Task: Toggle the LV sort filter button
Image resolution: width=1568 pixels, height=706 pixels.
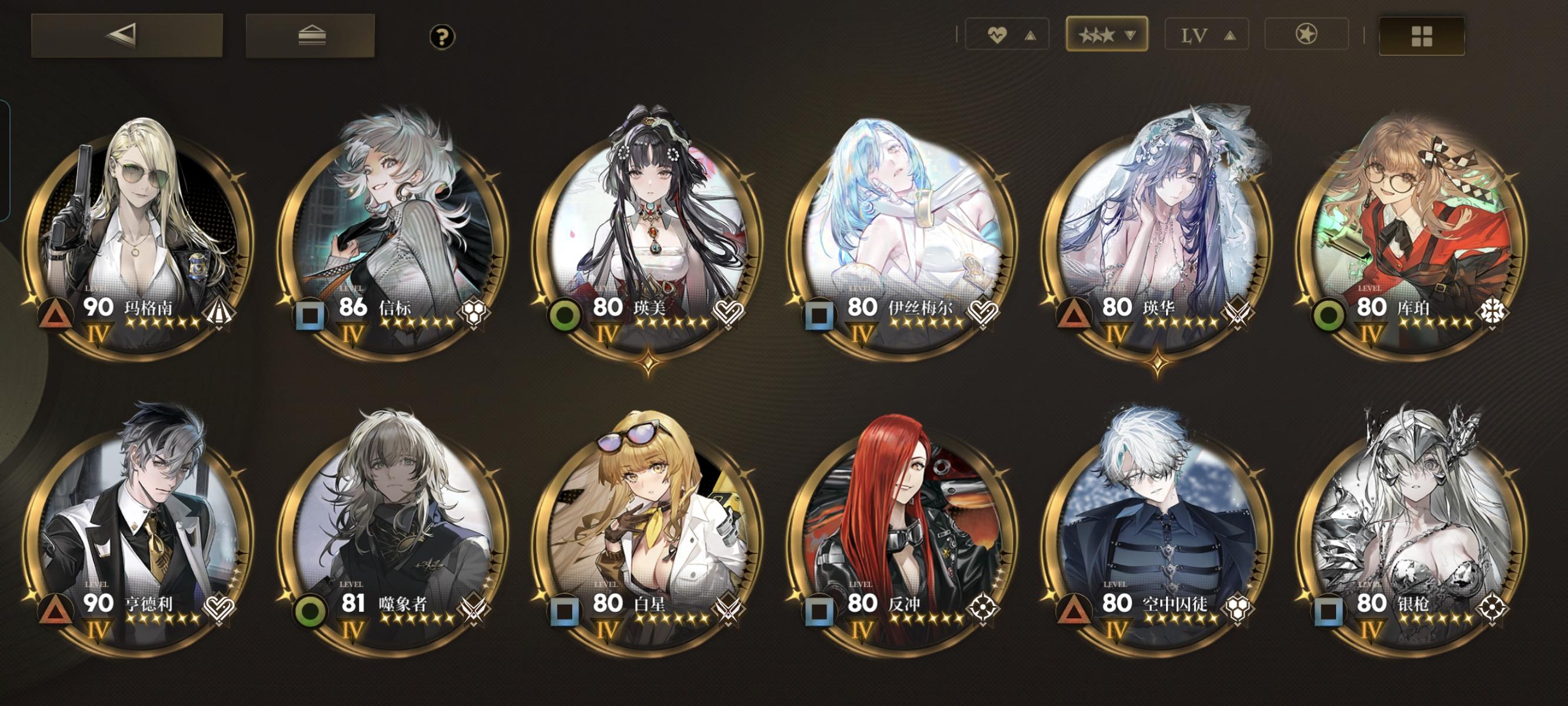Action: coord(1207,35)
